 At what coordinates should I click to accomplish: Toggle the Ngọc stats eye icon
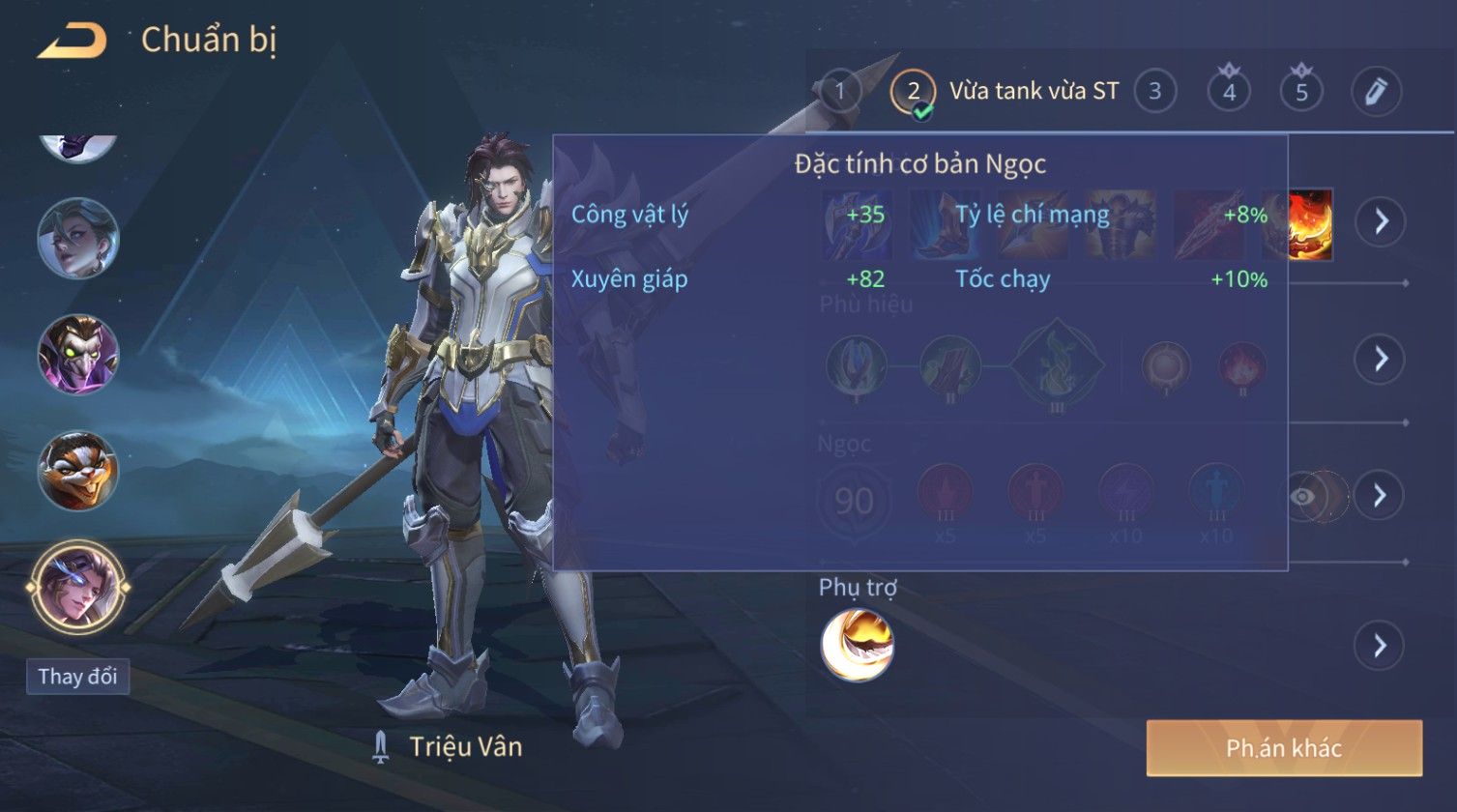pos(1304,496)
